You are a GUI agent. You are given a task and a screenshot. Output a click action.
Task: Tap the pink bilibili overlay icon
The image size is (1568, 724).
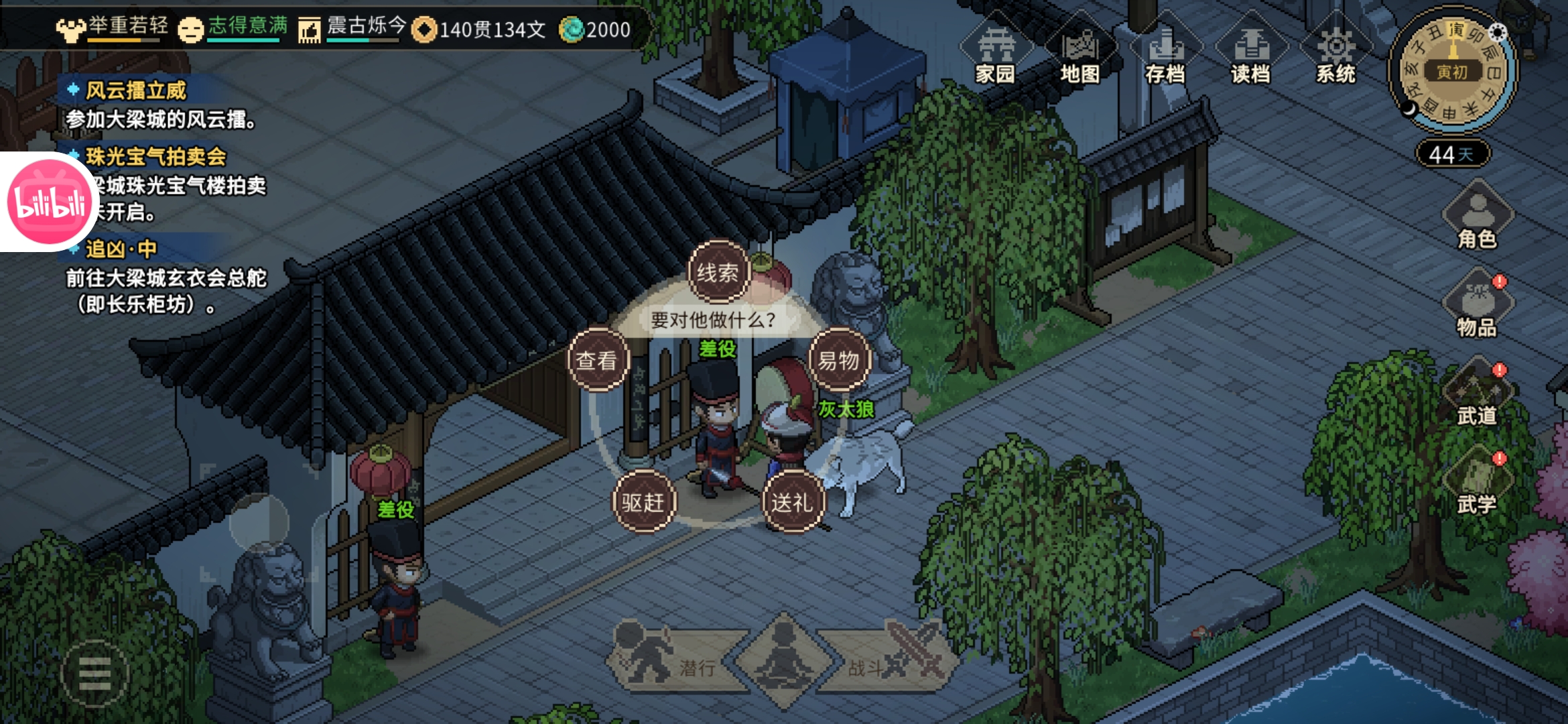(48, 202)
